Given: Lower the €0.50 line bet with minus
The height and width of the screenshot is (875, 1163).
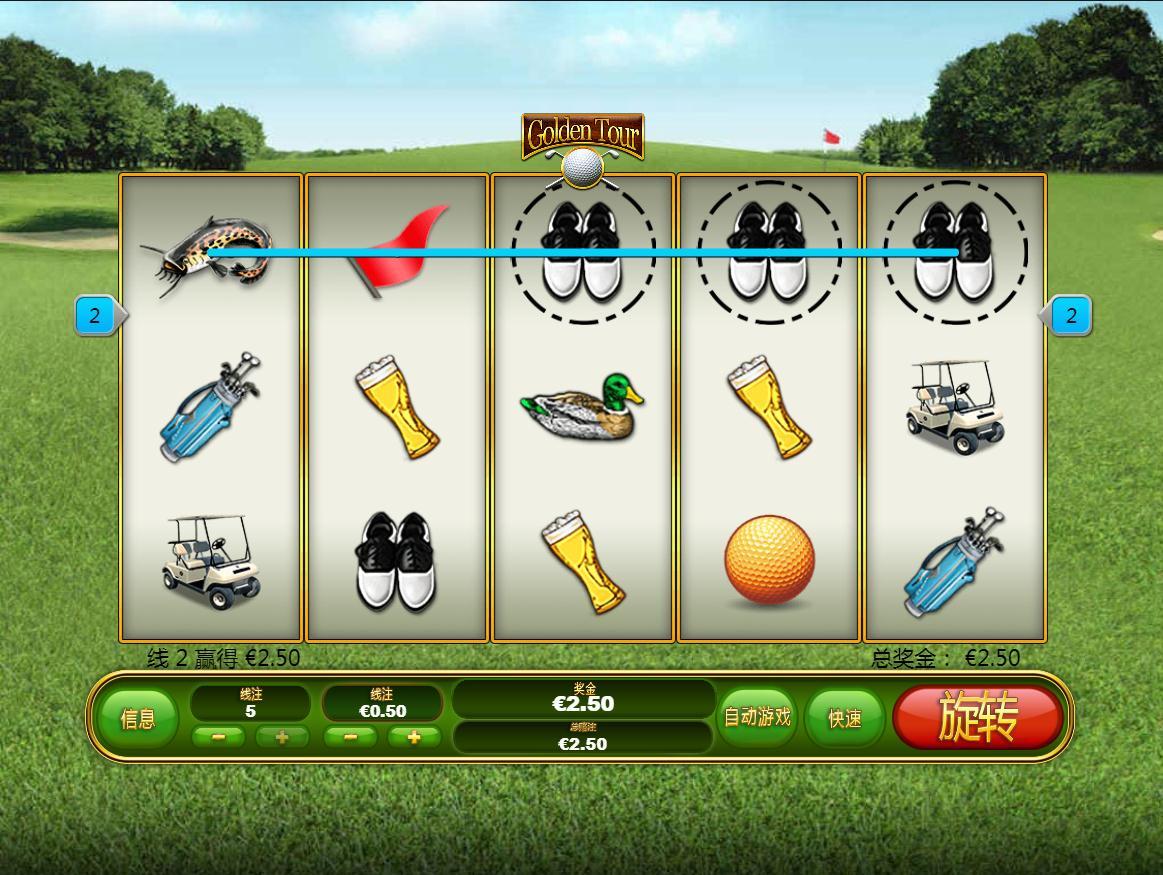Looking at the screenshot, I should [351, 737].
